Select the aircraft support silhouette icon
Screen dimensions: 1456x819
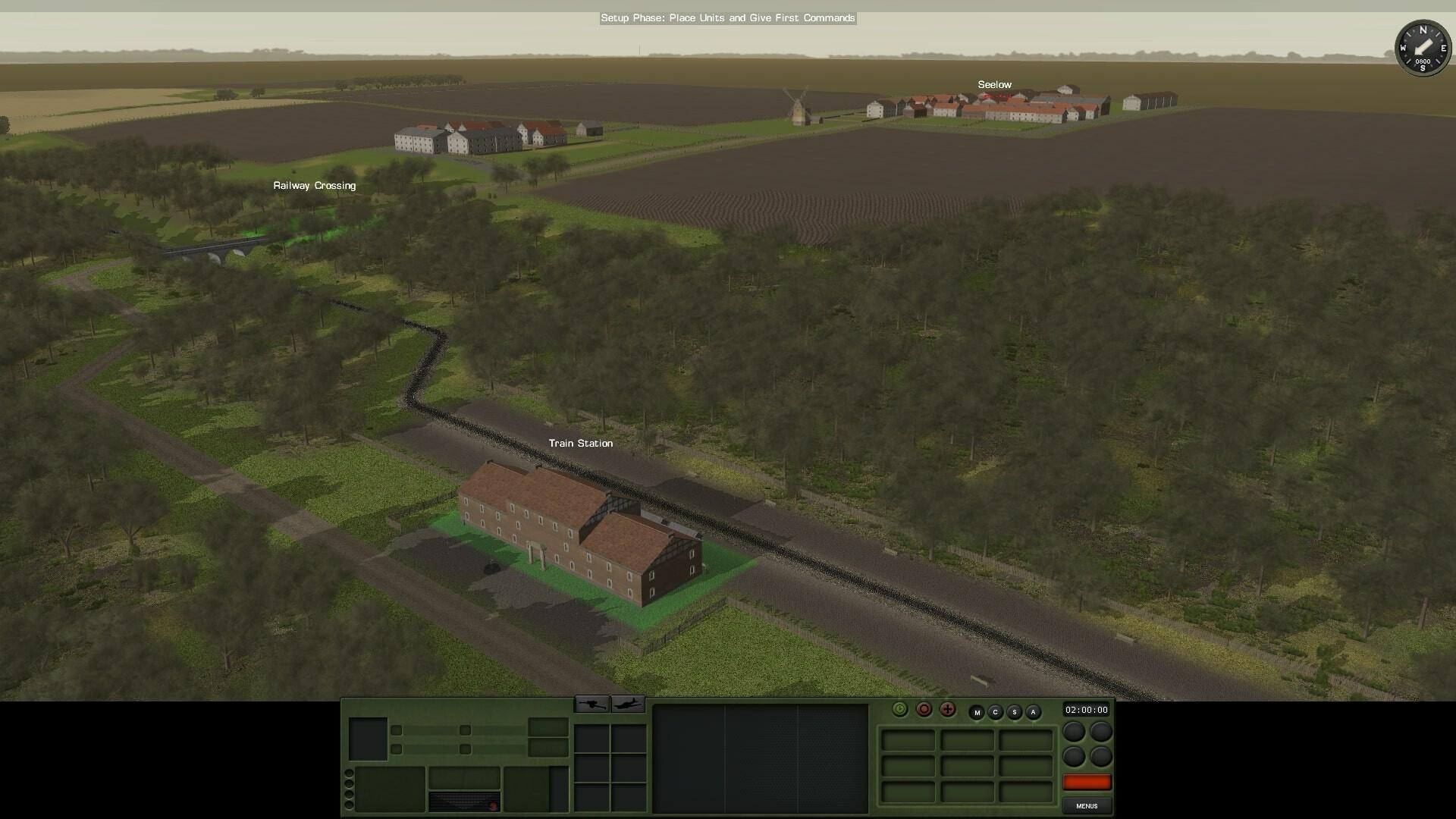626,704
